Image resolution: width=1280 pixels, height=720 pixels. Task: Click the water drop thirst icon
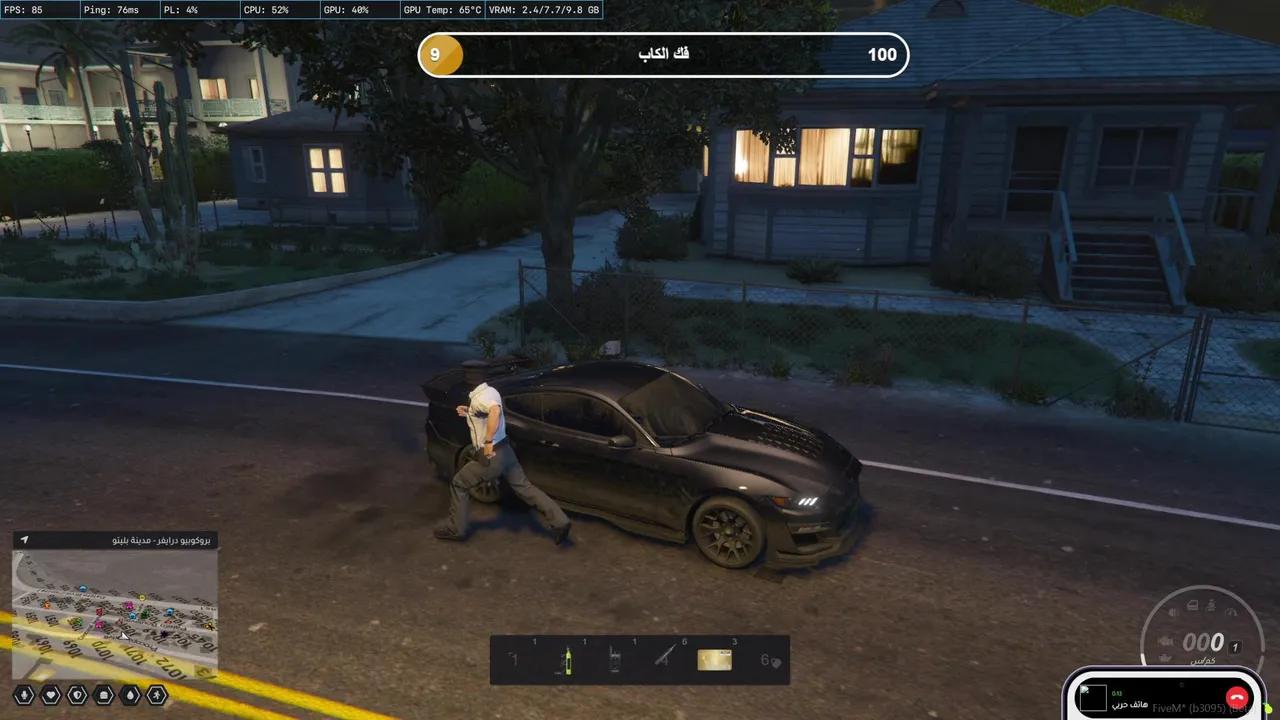[x=130, y=695]
